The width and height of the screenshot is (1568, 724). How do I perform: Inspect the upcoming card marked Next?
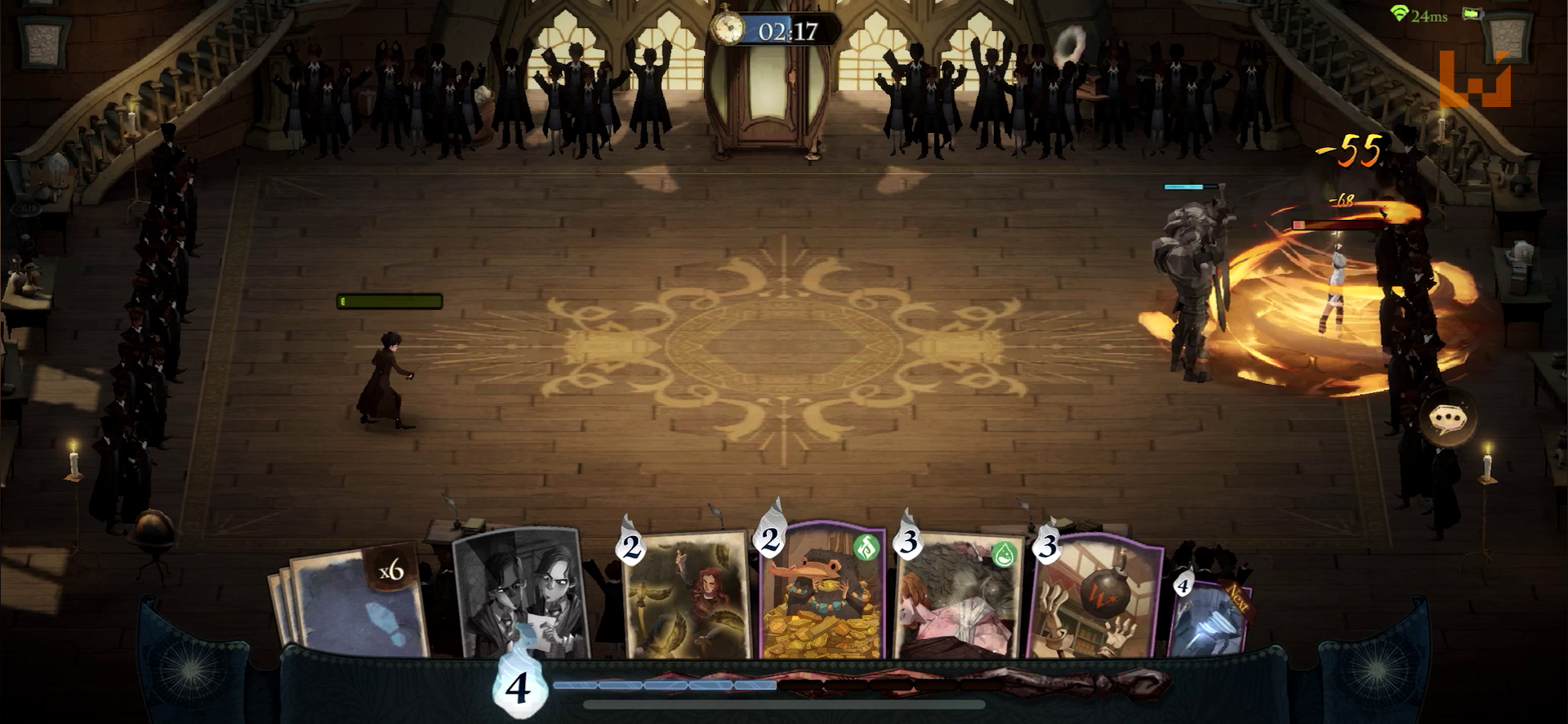click(1210, 617)
